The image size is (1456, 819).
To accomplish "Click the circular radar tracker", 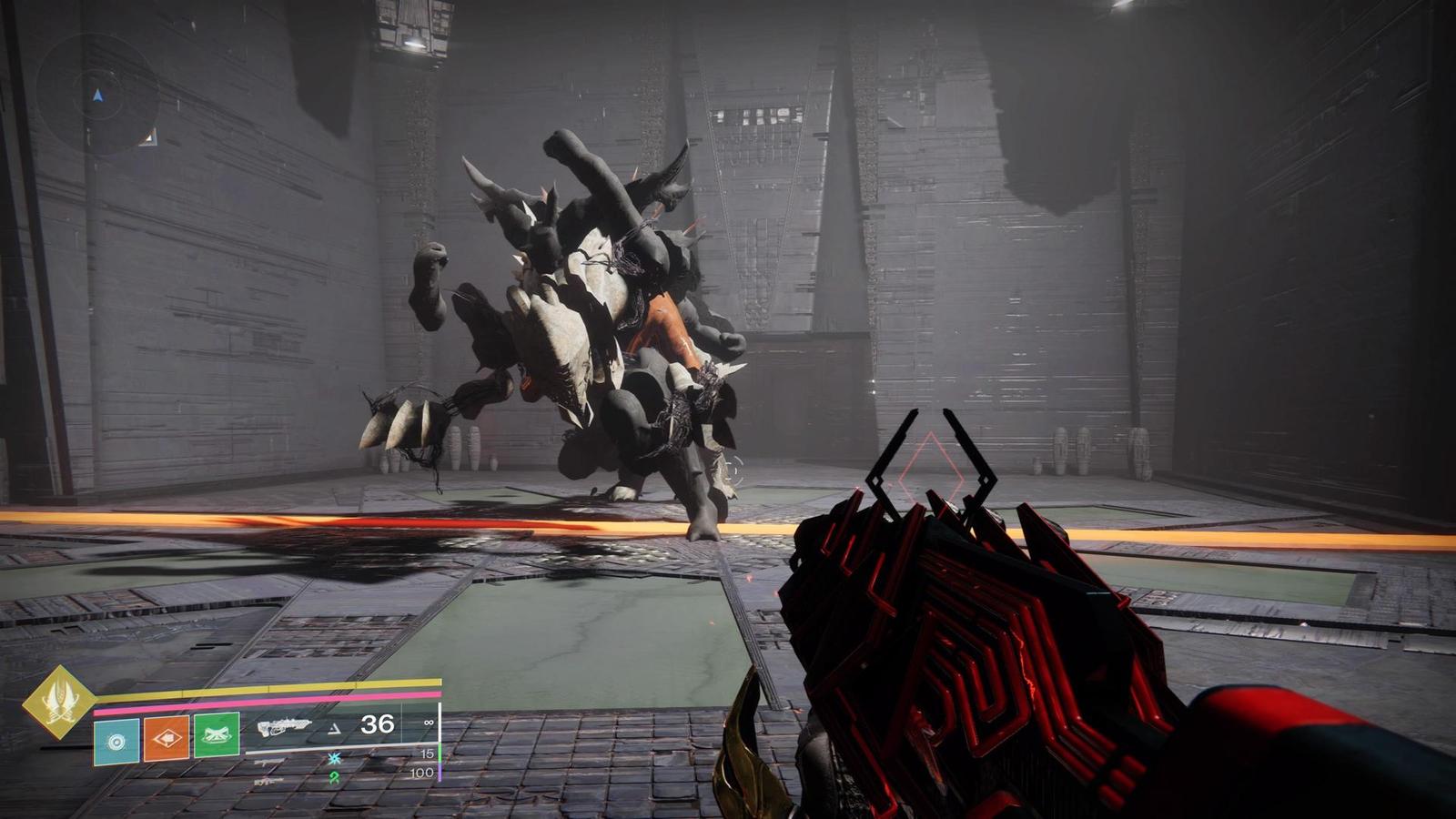I will point(97,95).
